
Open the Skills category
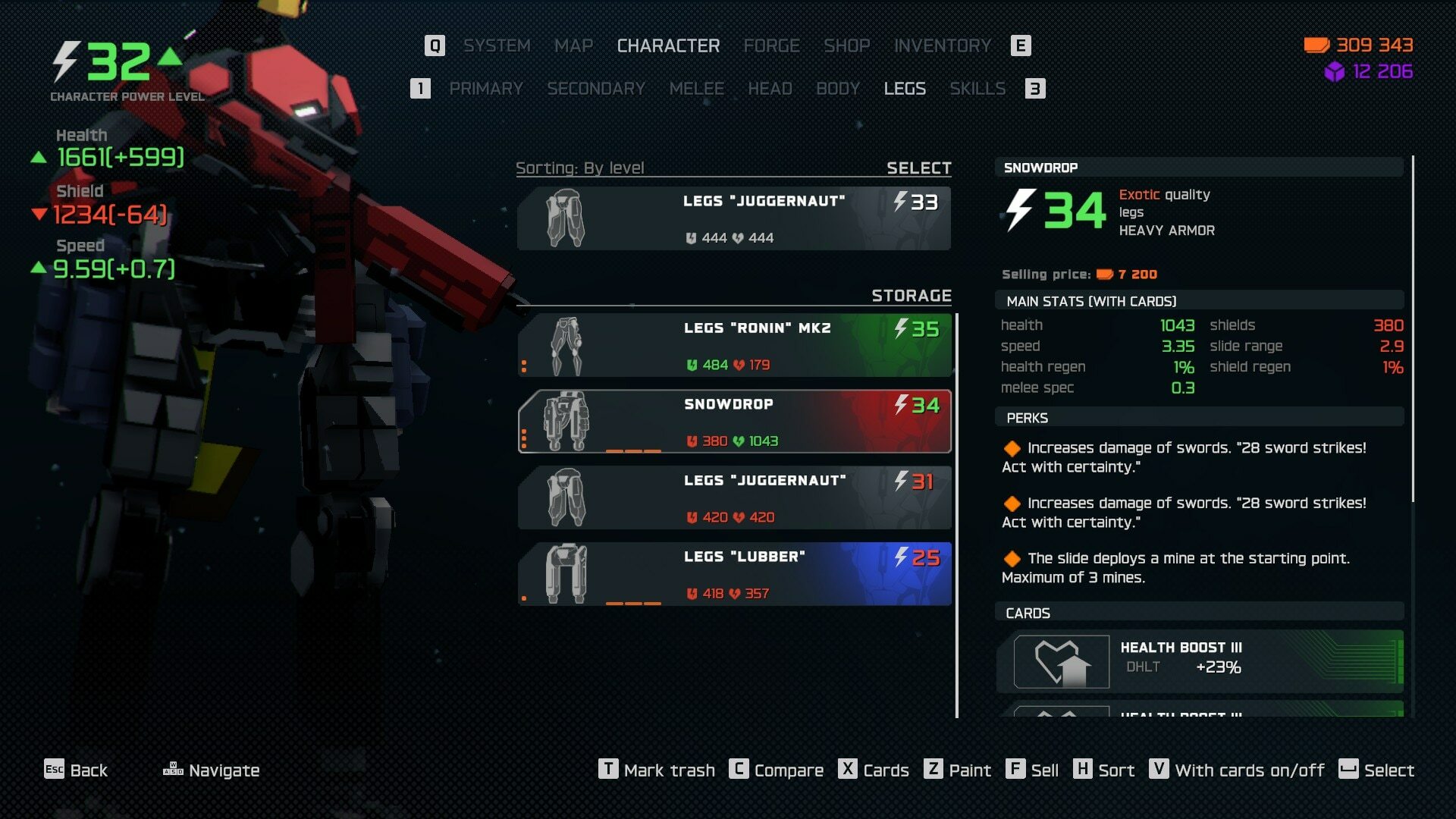click(977, 89)
